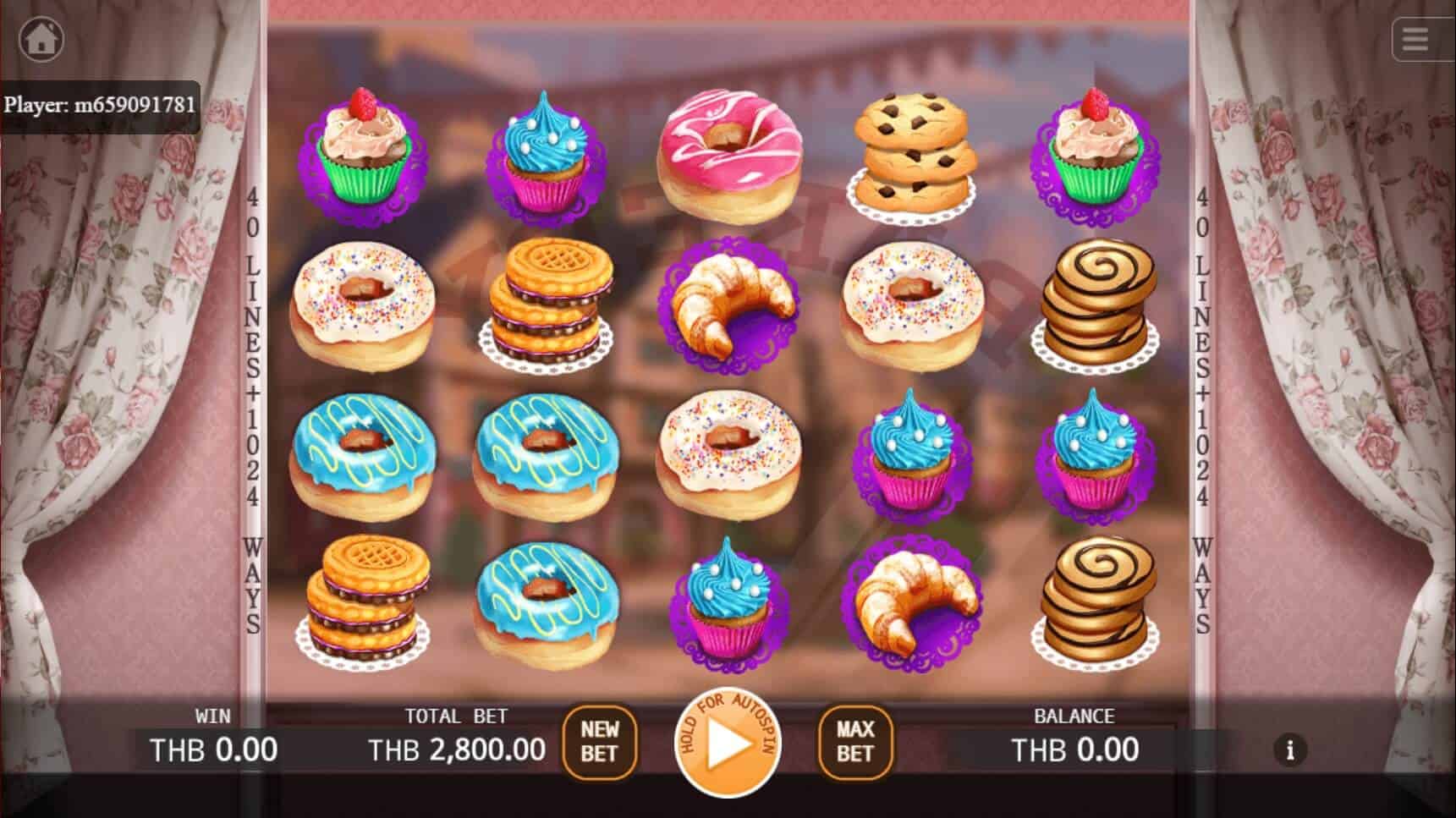Screen dimensions: 1456x818
Task: Click the WIN amount display
Action: [x=213, y=749]
